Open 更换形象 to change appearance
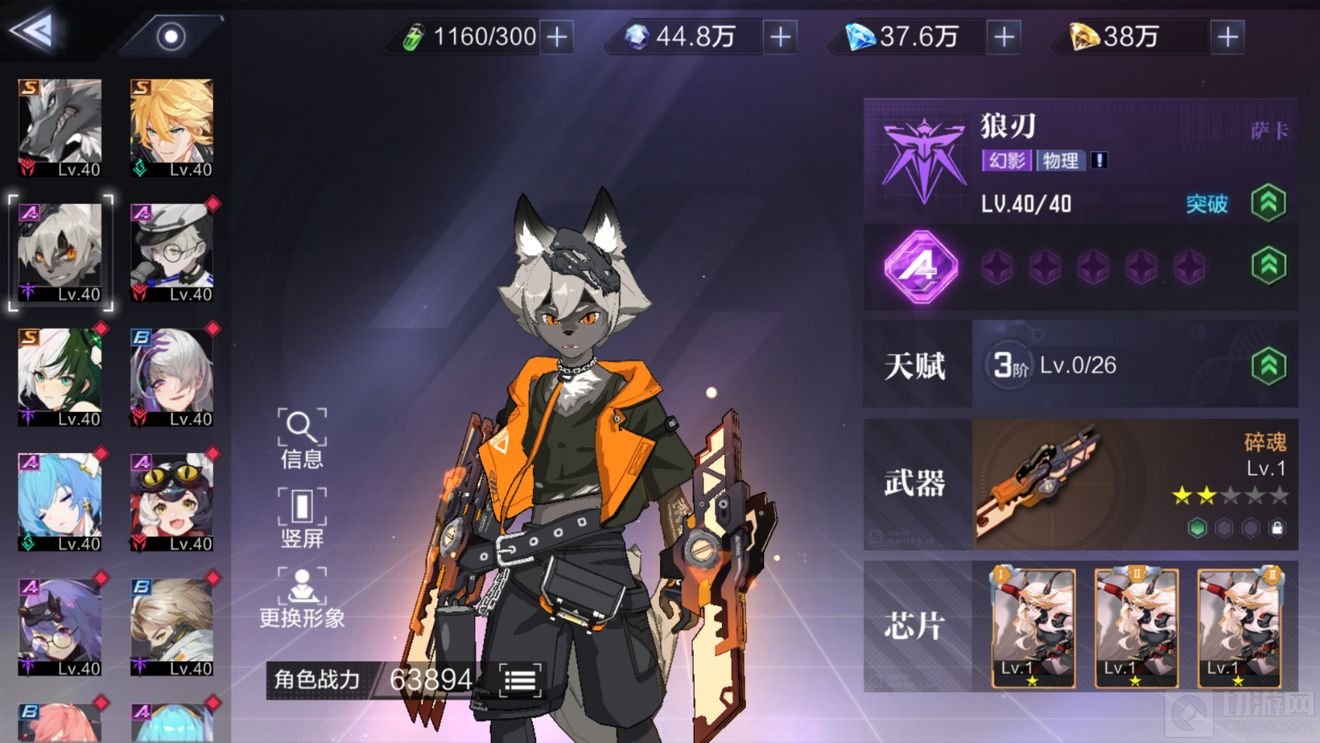Image resolution: width=1320 pixels, height=743 pixels. click(x=301, y=598)
